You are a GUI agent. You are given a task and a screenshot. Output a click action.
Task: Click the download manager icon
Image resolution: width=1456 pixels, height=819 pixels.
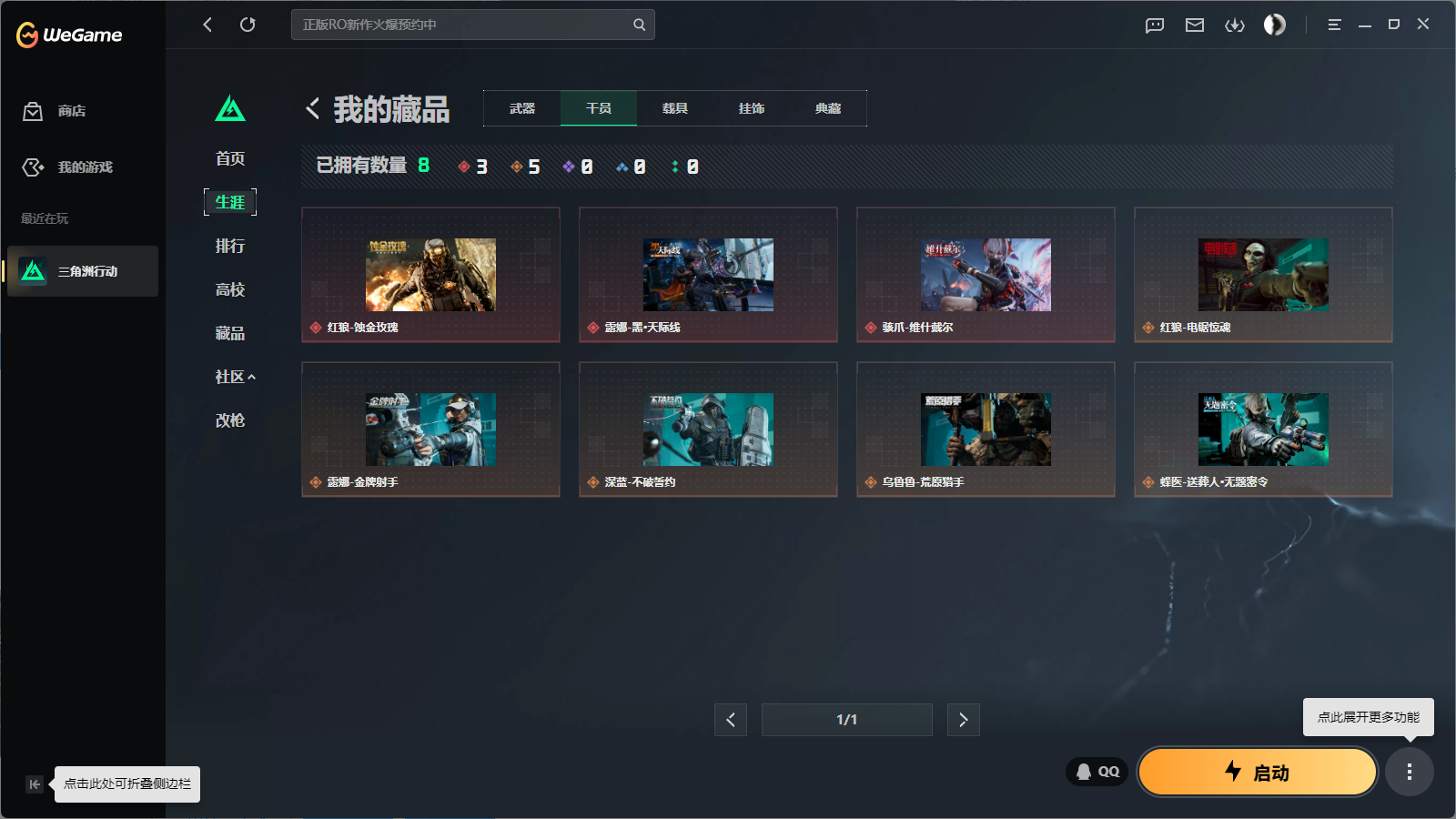[x=1235, y=25]
